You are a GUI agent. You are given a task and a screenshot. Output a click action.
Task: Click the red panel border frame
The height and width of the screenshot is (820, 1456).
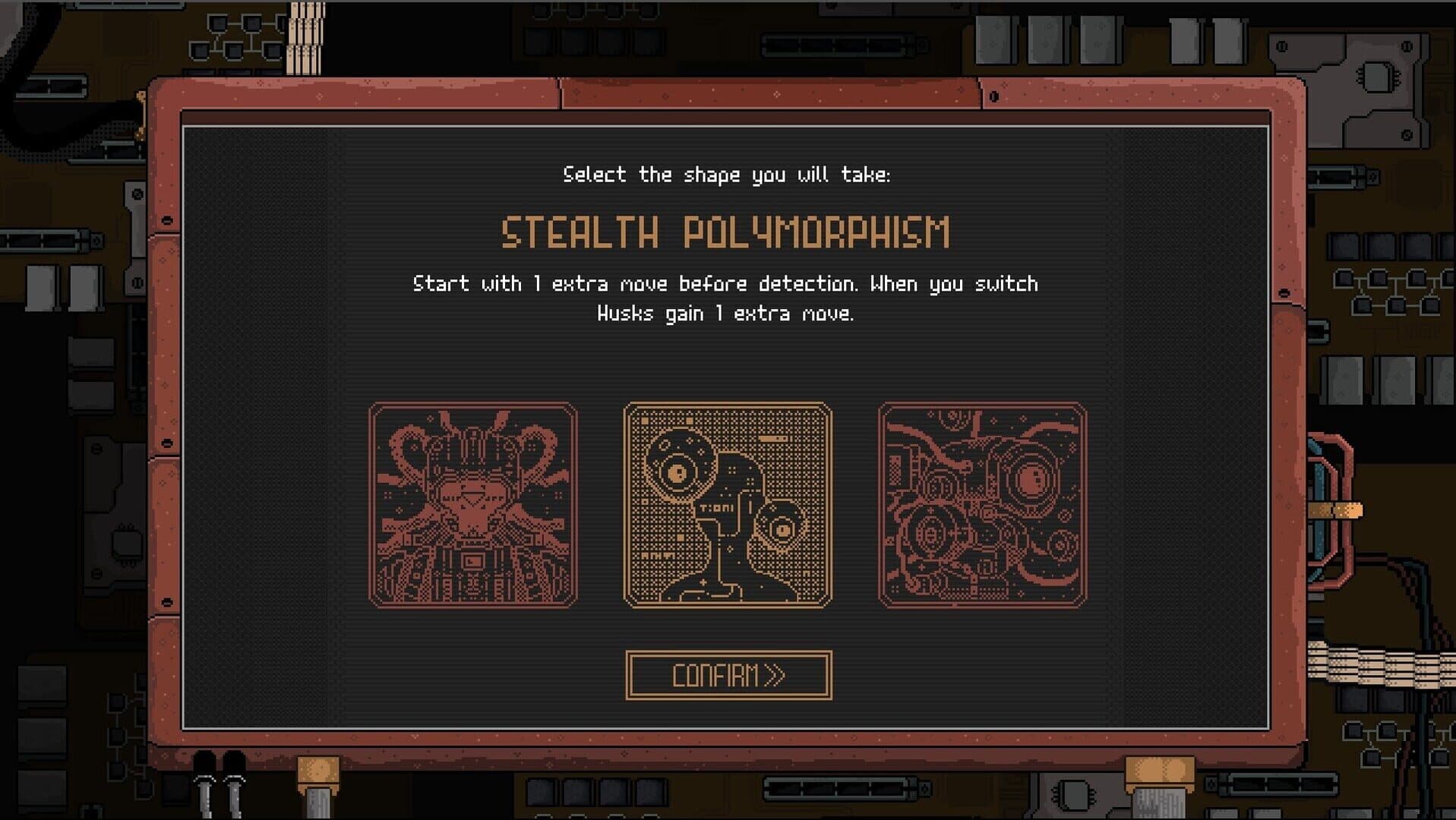point(727,95)
